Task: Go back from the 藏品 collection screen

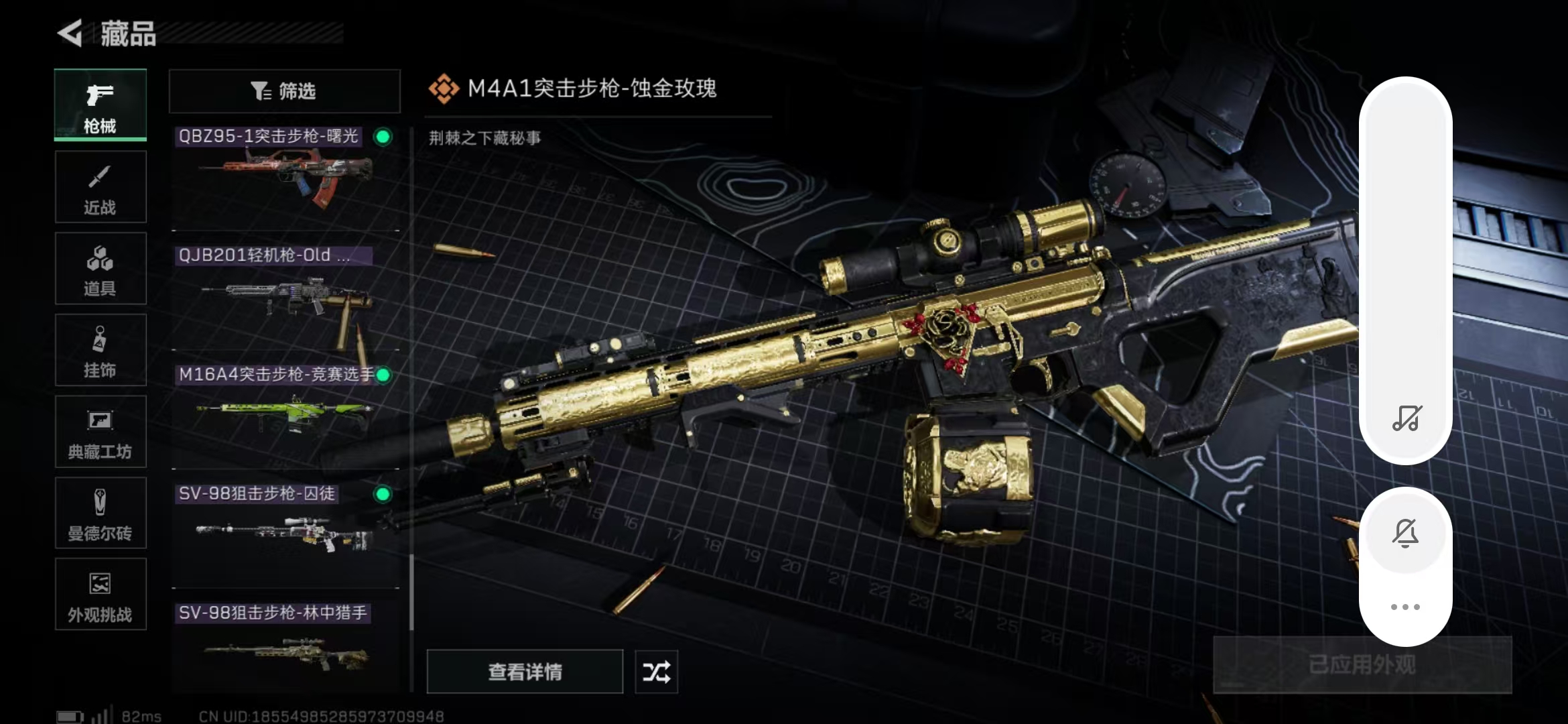Action: tap(71, 34)
